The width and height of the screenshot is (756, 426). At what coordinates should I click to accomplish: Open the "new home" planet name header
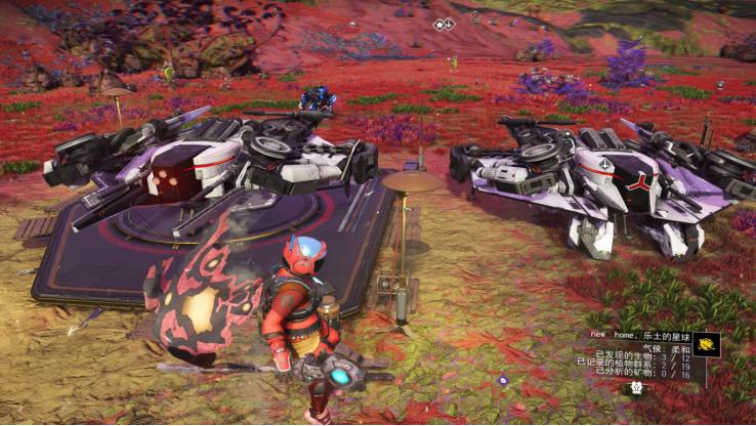(638, 337)
